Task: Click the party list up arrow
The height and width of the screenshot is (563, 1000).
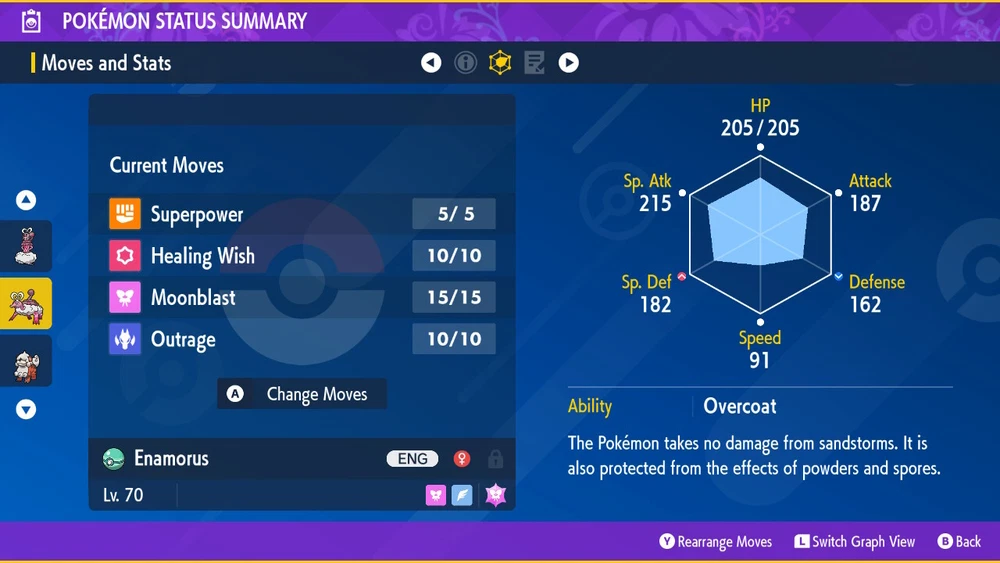Action: coord(26,200)
